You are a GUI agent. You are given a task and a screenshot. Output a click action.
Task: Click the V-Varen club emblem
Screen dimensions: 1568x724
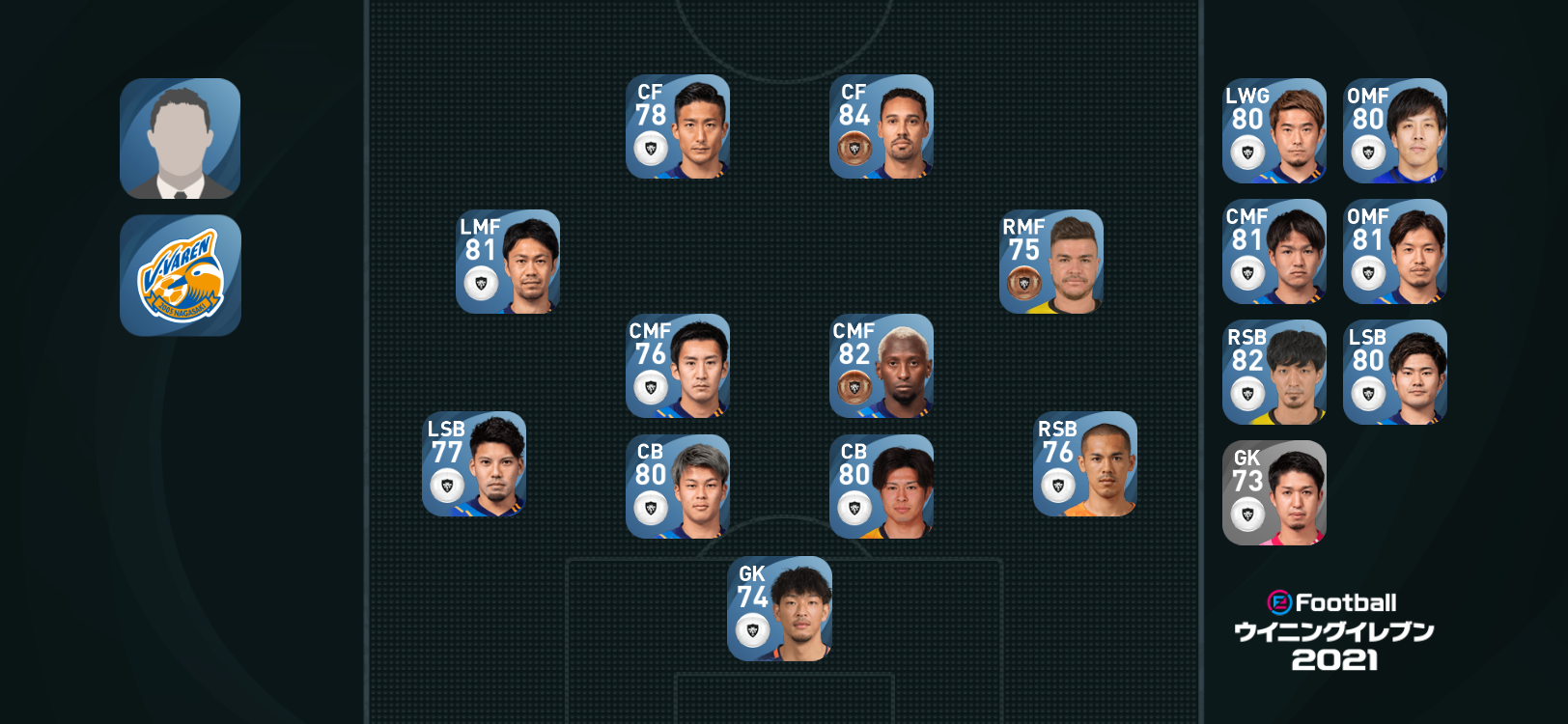point(181,276)
